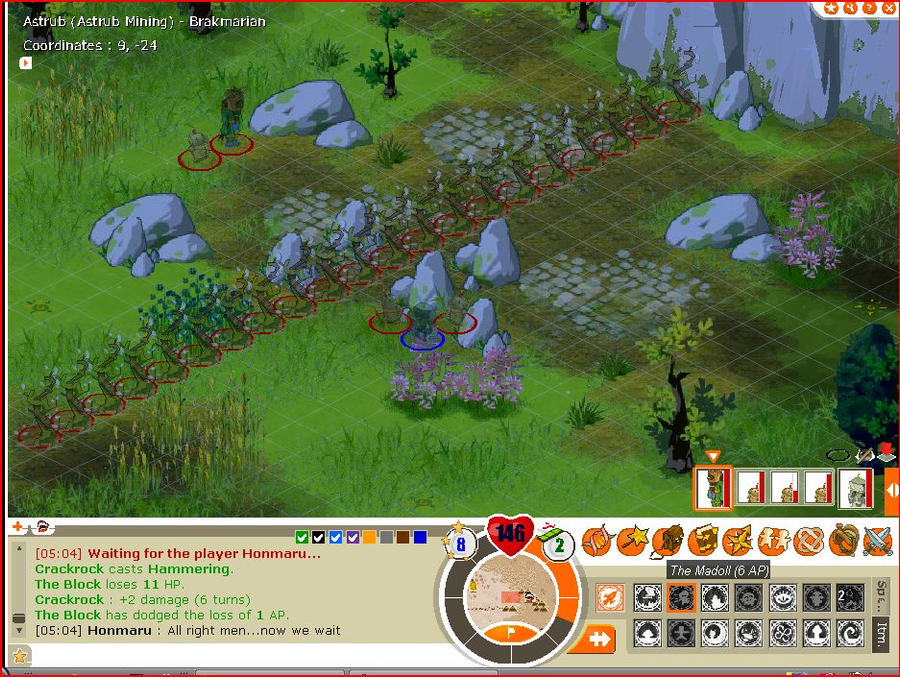The width and height of the screenshot is (900, 677).
Task: Collapse the turn timeline with the orange arrows
Action: pyautogui.click(x=891, y=490)
